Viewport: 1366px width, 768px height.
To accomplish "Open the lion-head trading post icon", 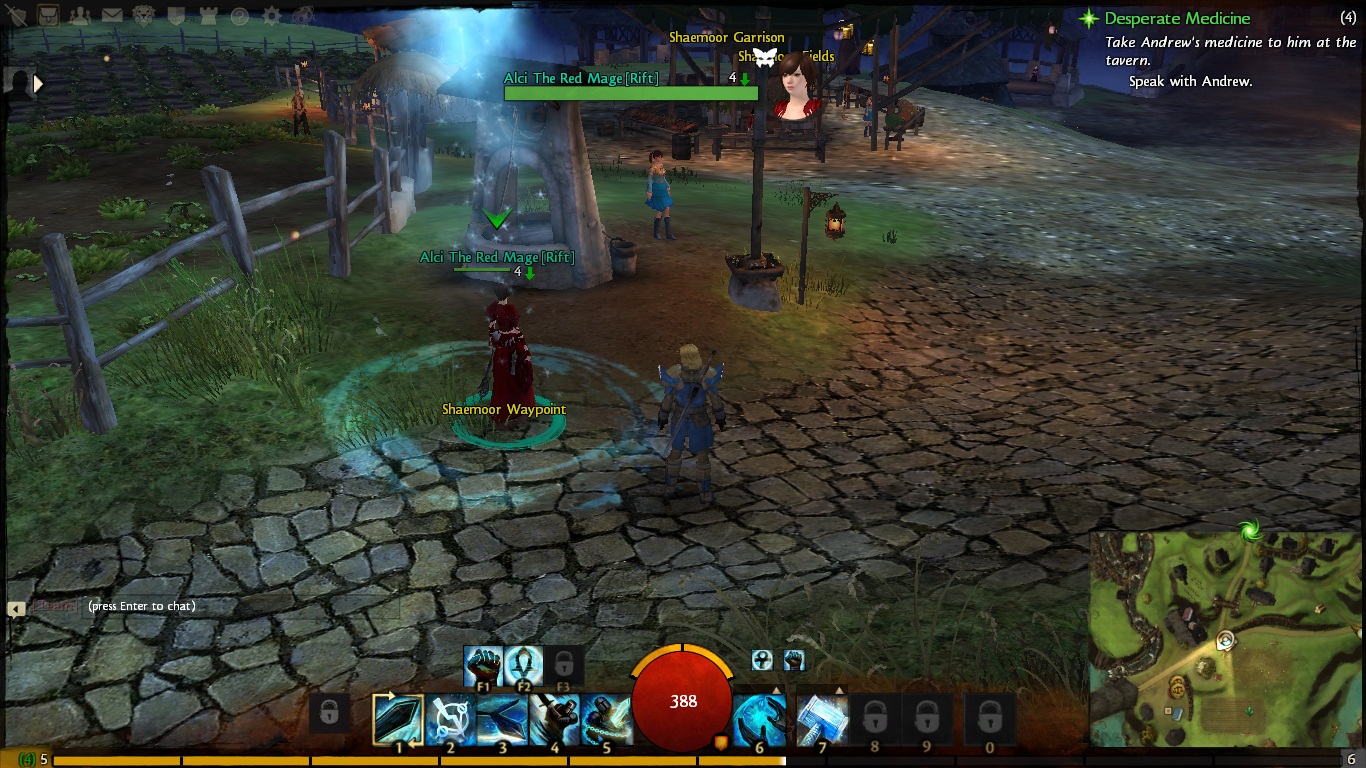I will [144, 15].
